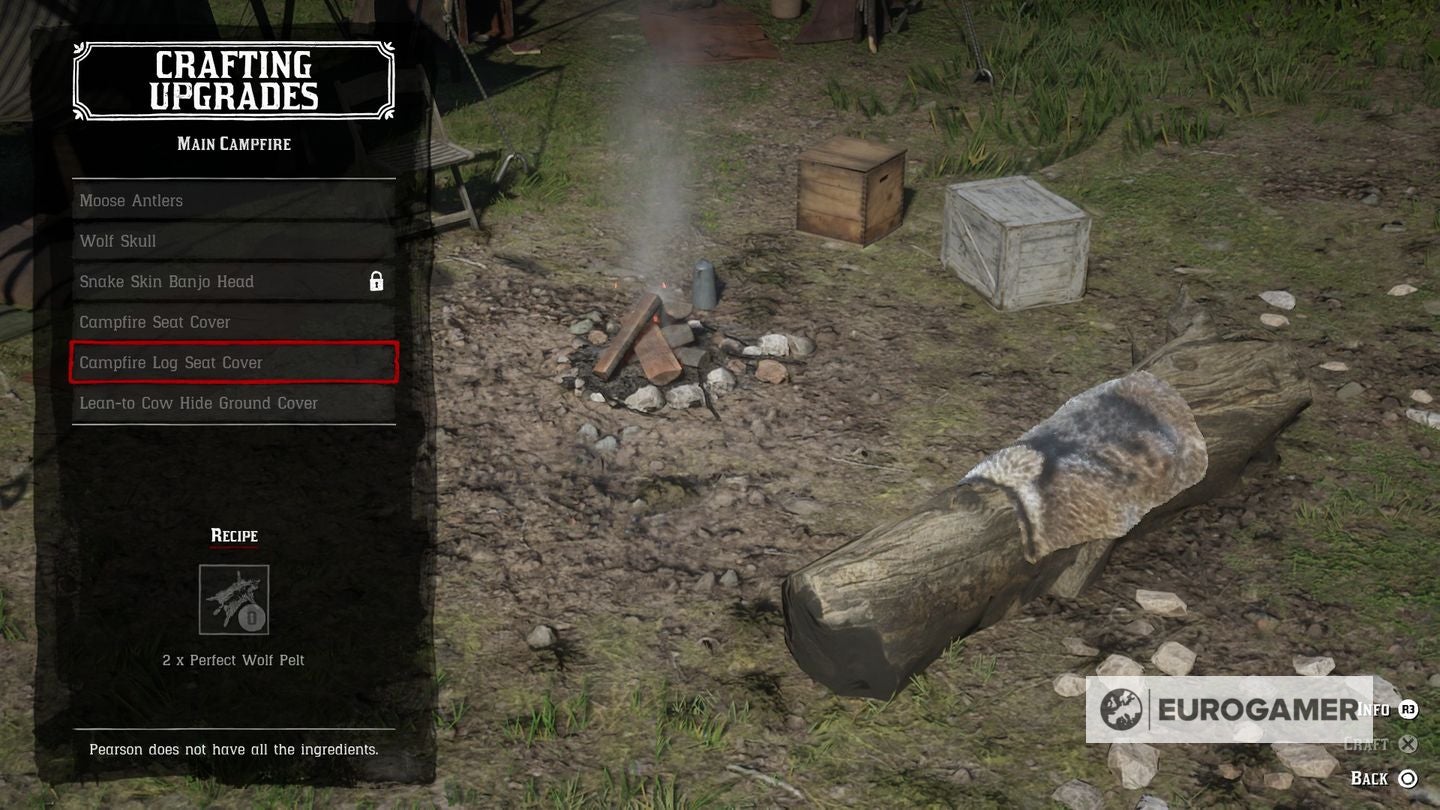Select the Wolf Skull upgrade
This screenshot has width=1440, height=810.
pos(233,241)
